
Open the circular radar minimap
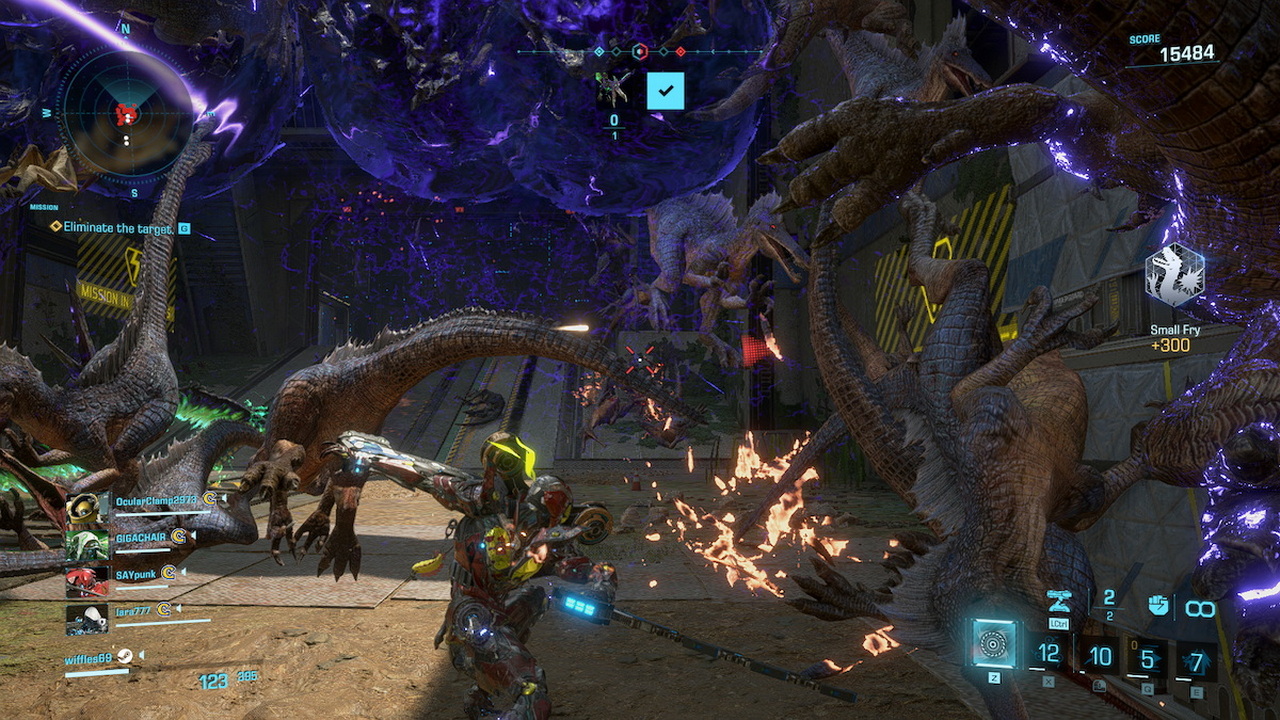pyautogui.click(x=126, y=112)
